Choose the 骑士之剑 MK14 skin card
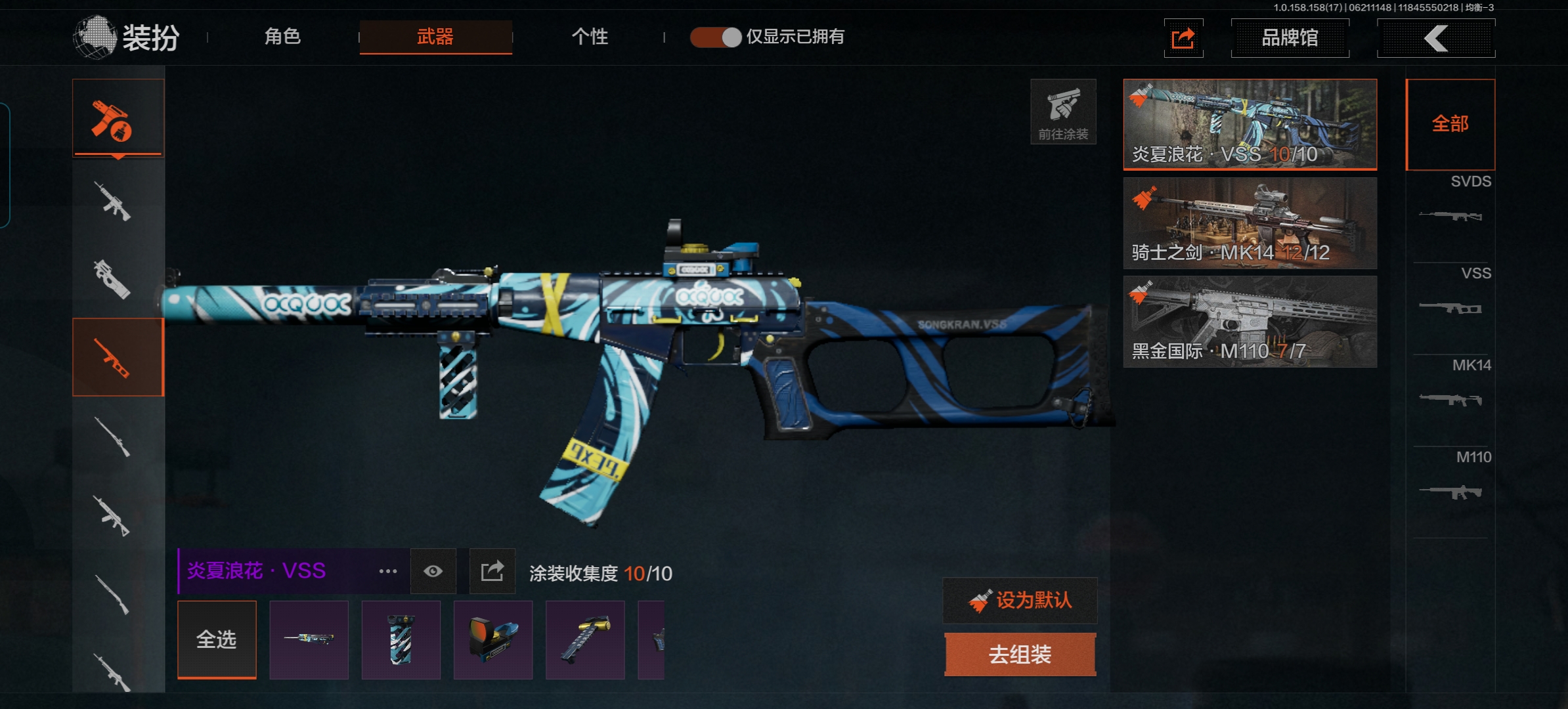The image size is (1568, 709). coord(1250,223)
